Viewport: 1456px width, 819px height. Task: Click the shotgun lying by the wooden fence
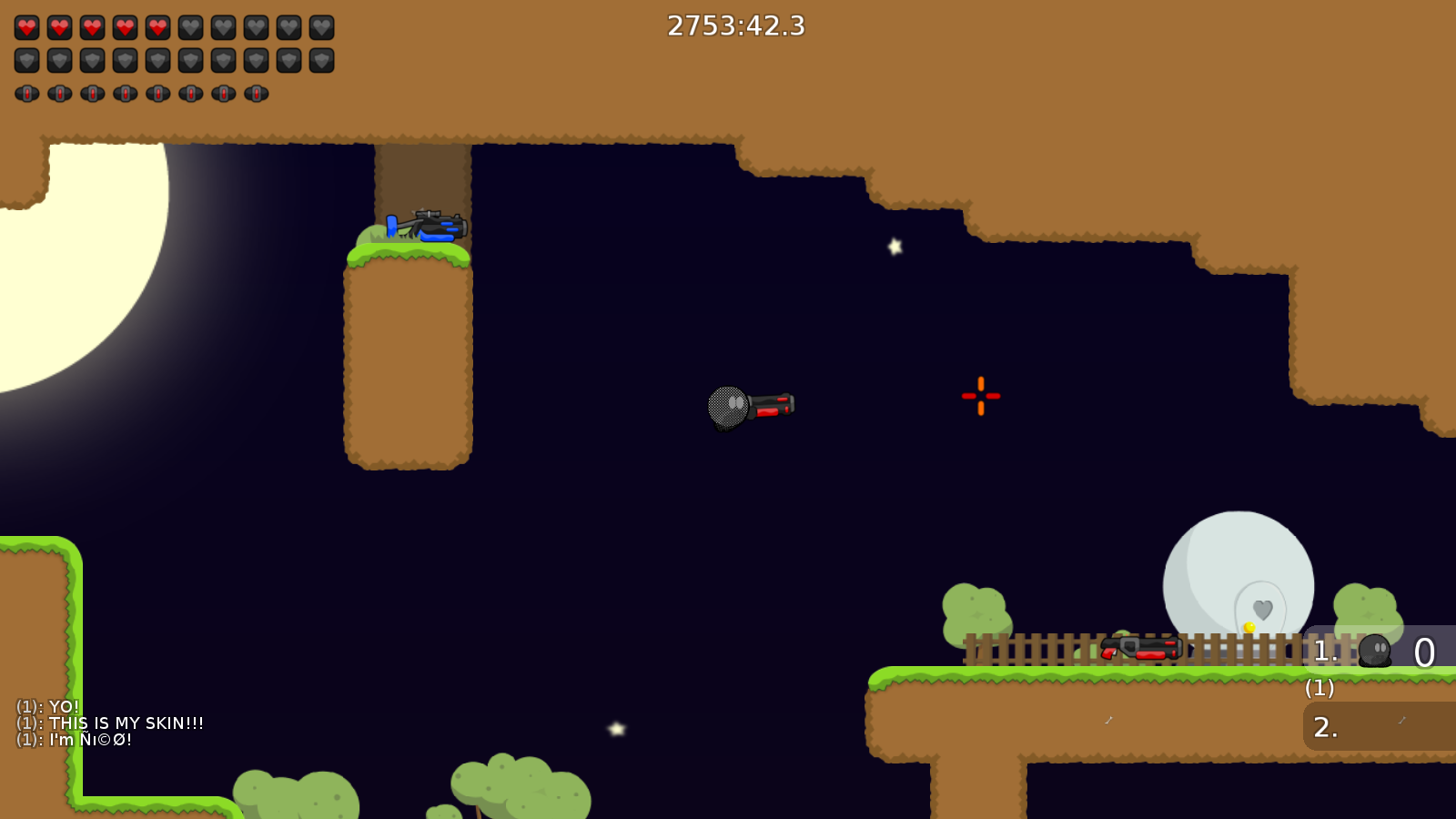1140,650
